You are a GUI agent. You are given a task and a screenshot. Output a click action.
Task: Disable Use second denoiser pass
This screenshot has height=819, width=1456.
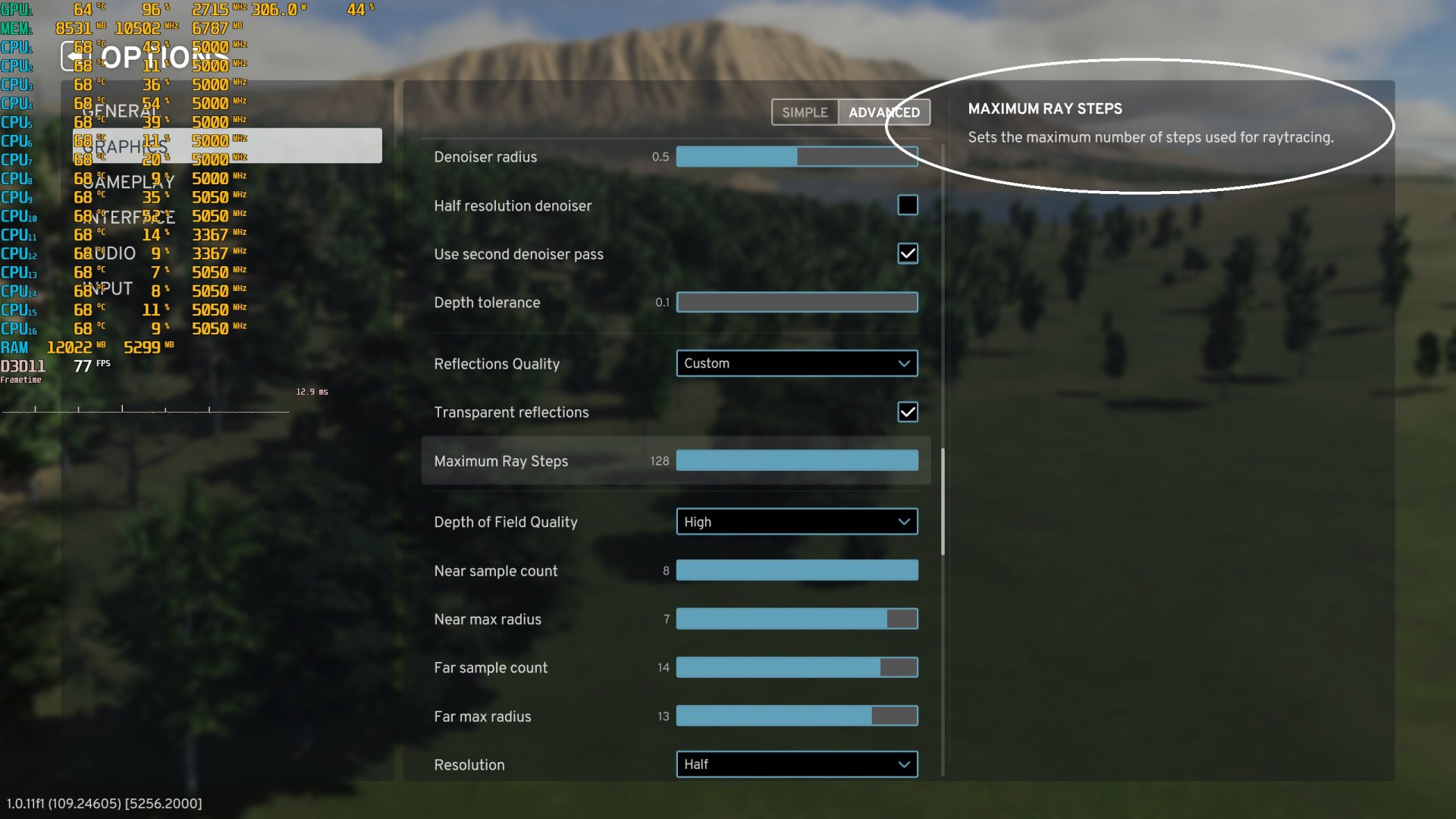click(907, 254)
